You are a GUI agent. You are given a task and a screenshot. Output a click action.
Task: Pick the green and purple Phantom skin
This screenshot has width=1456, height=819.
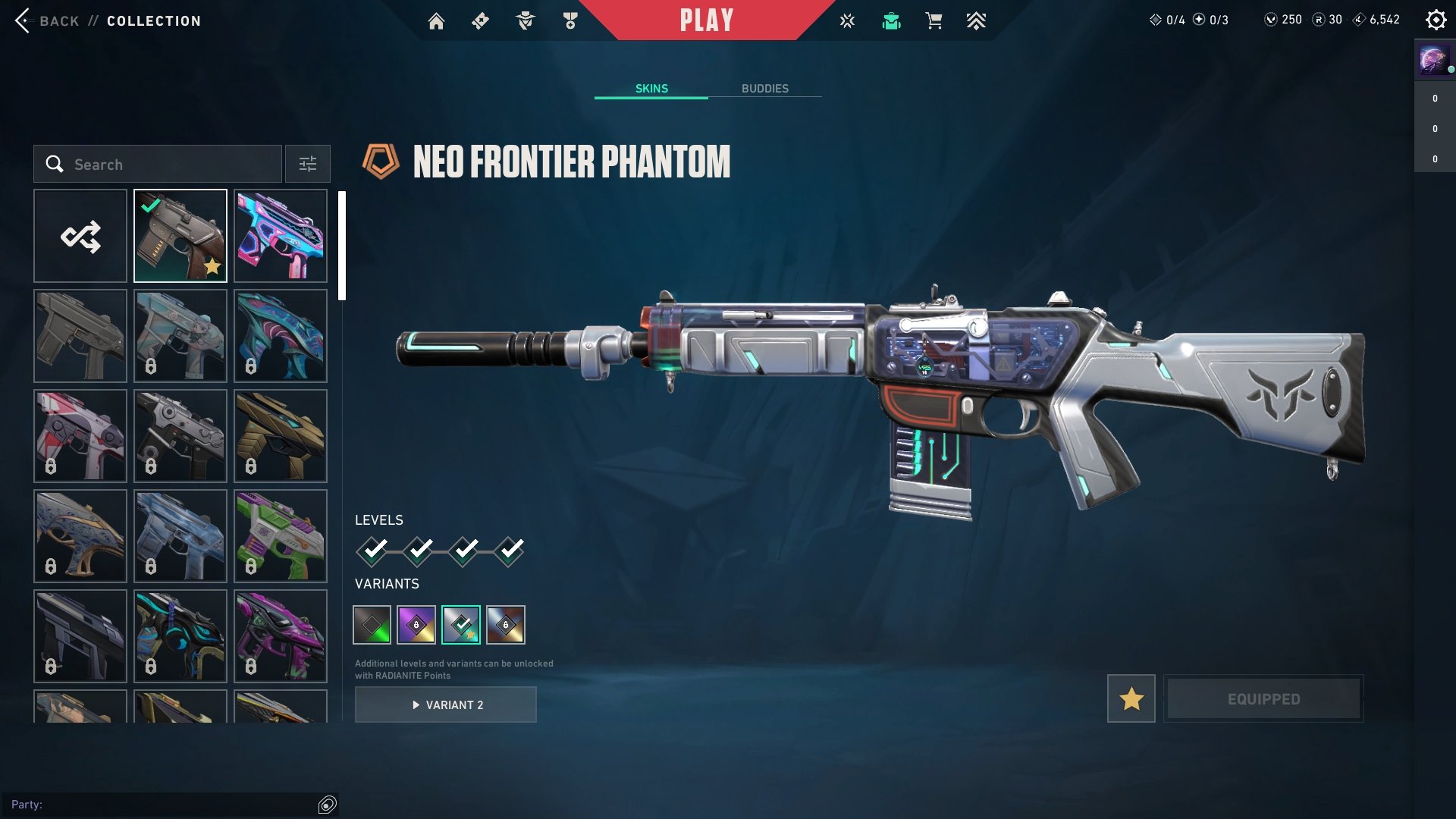click(x=281, y=536)
